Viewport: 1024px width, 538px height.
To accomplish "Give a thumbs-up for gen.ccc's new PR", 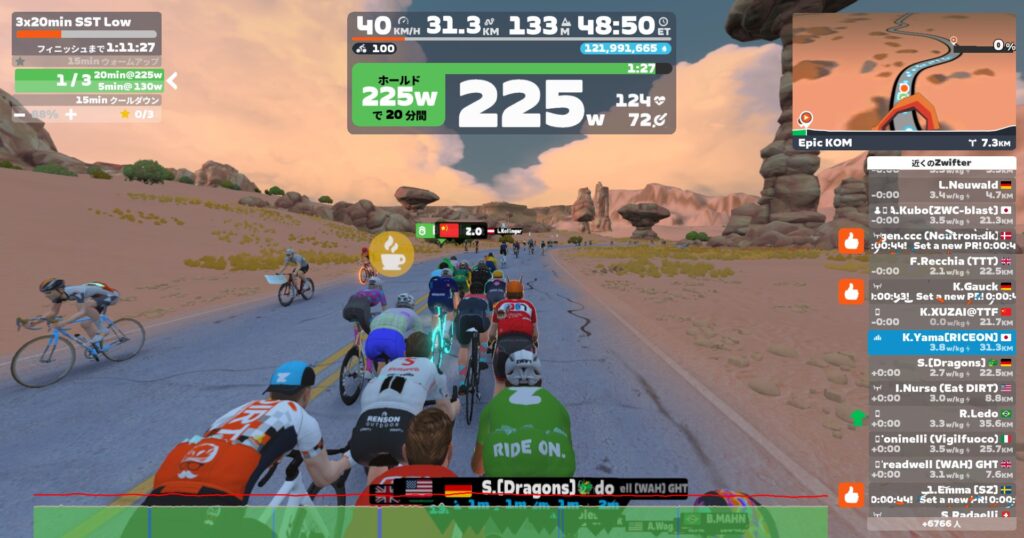I will (851, 240).
